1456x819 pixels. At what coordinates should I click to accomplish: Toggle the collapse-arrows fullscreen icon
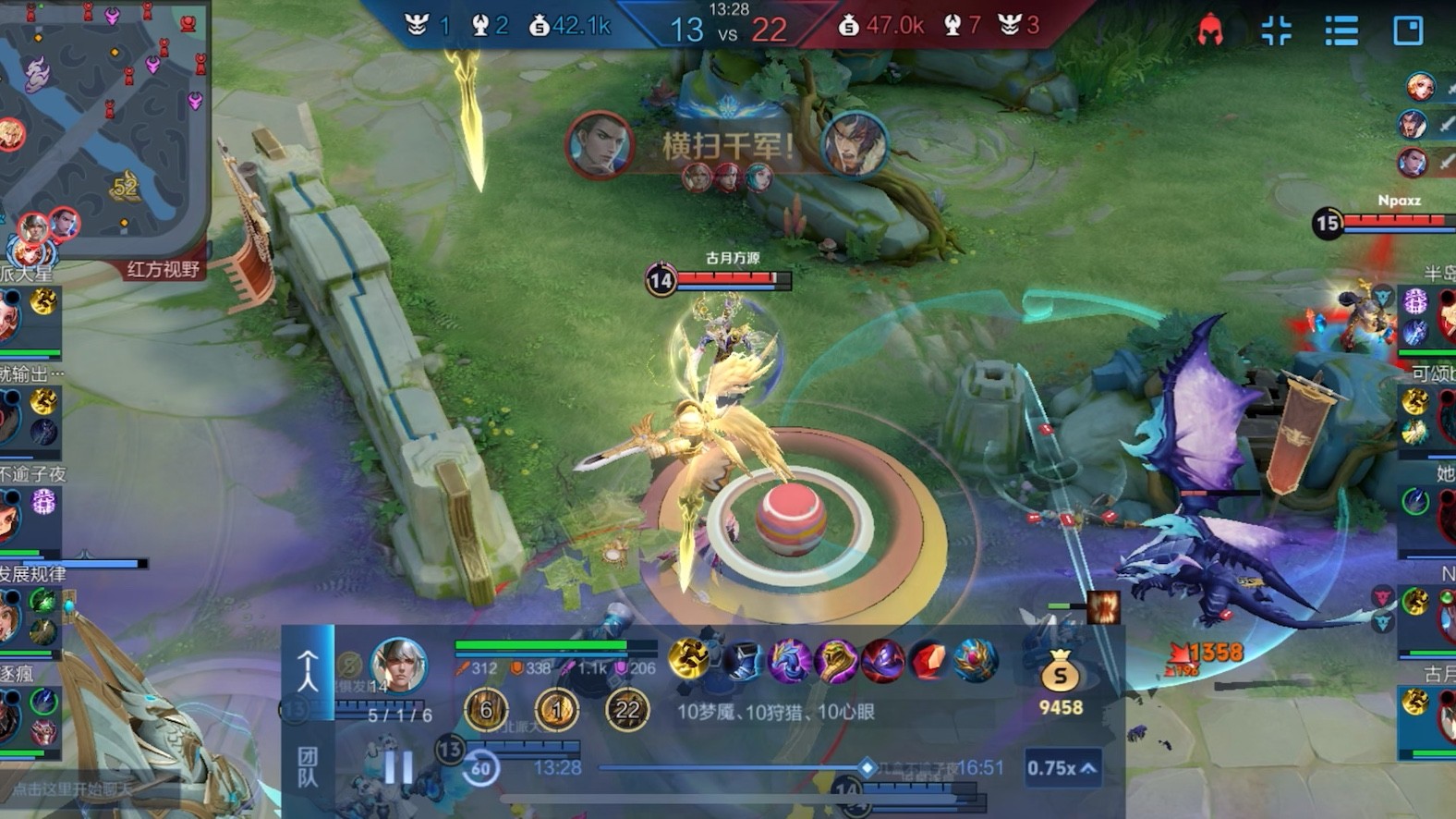click(x=1276, y=31)
